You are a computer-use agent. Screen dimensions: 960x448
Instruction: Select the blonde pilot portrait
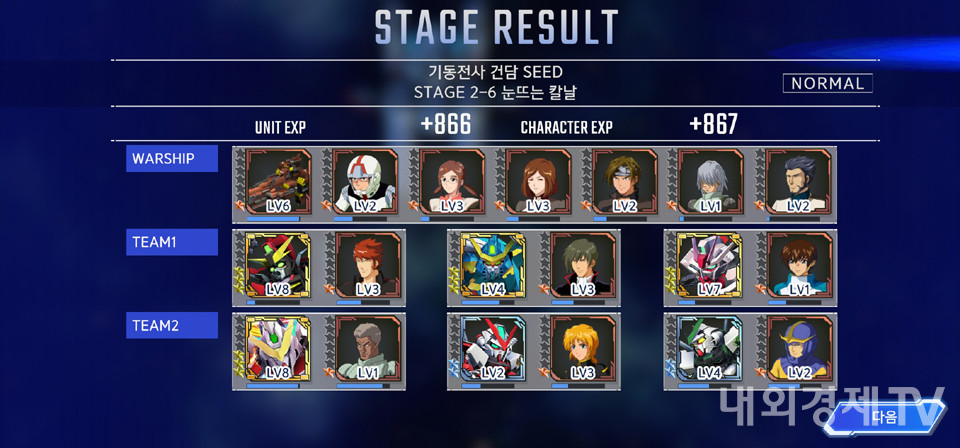point(582,350)
